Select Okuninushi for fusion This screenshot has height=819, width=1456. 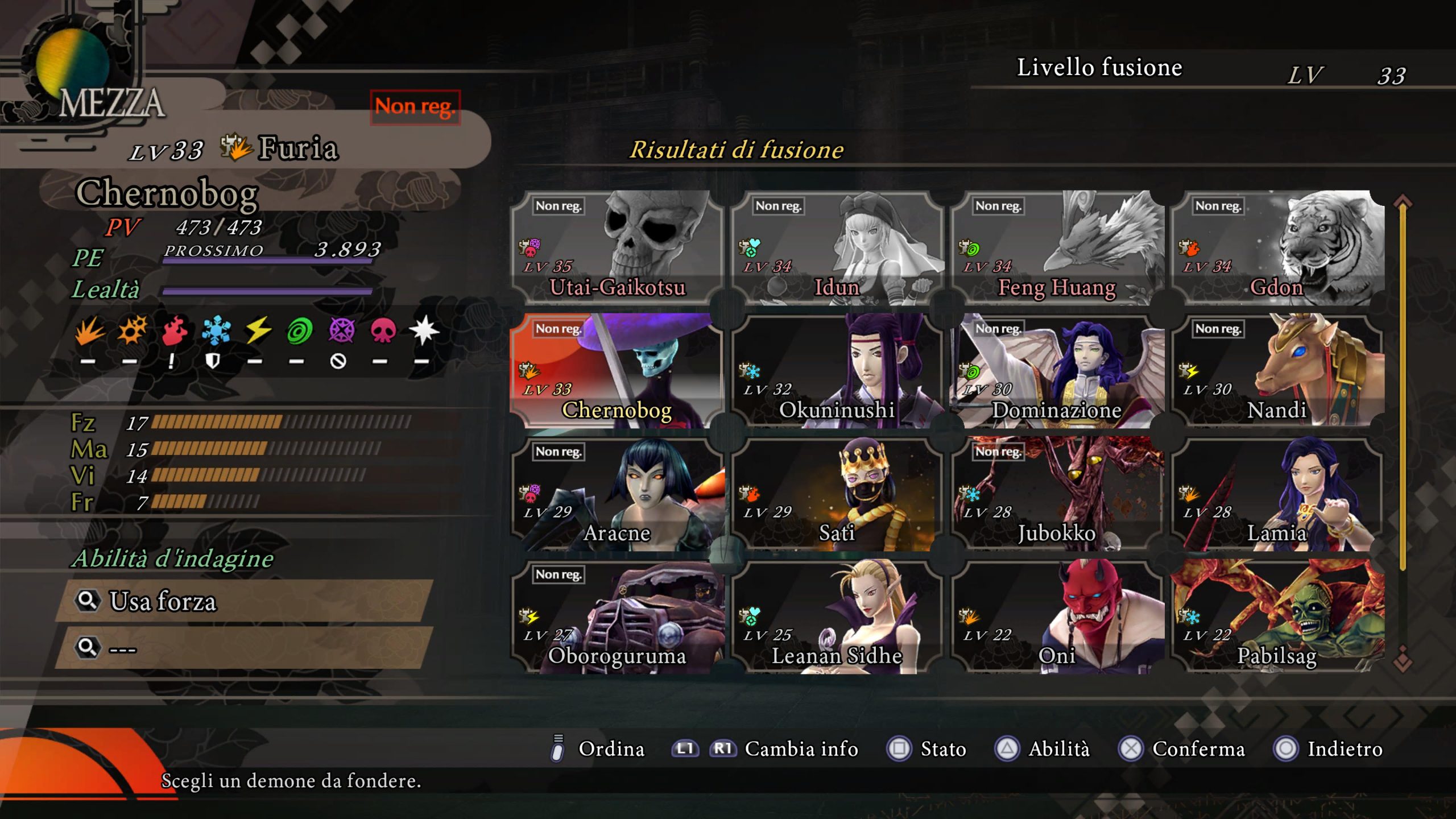click(837, 371)
